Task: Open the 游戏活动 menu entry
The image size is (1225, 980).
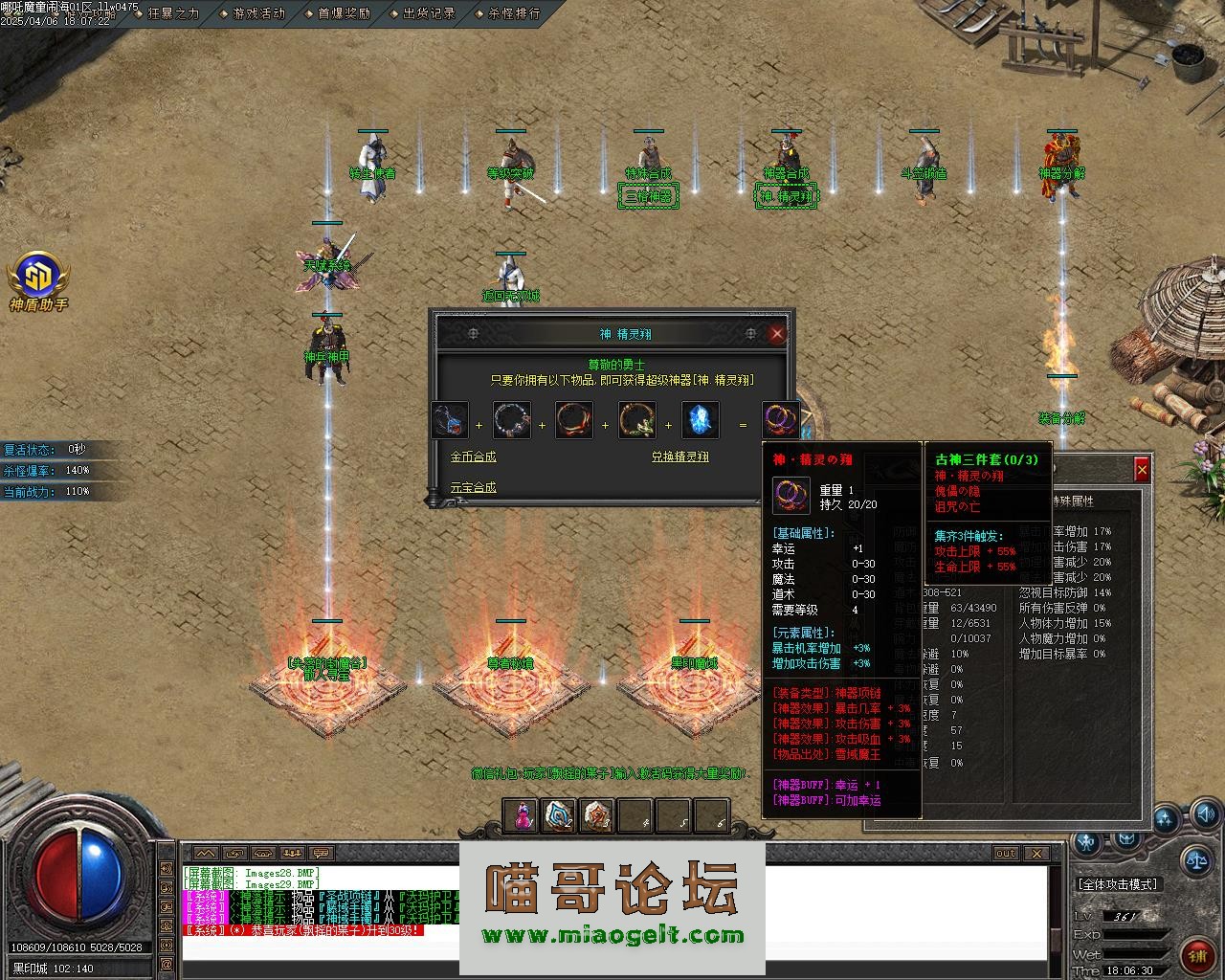Action: click(x=258, y=13)
